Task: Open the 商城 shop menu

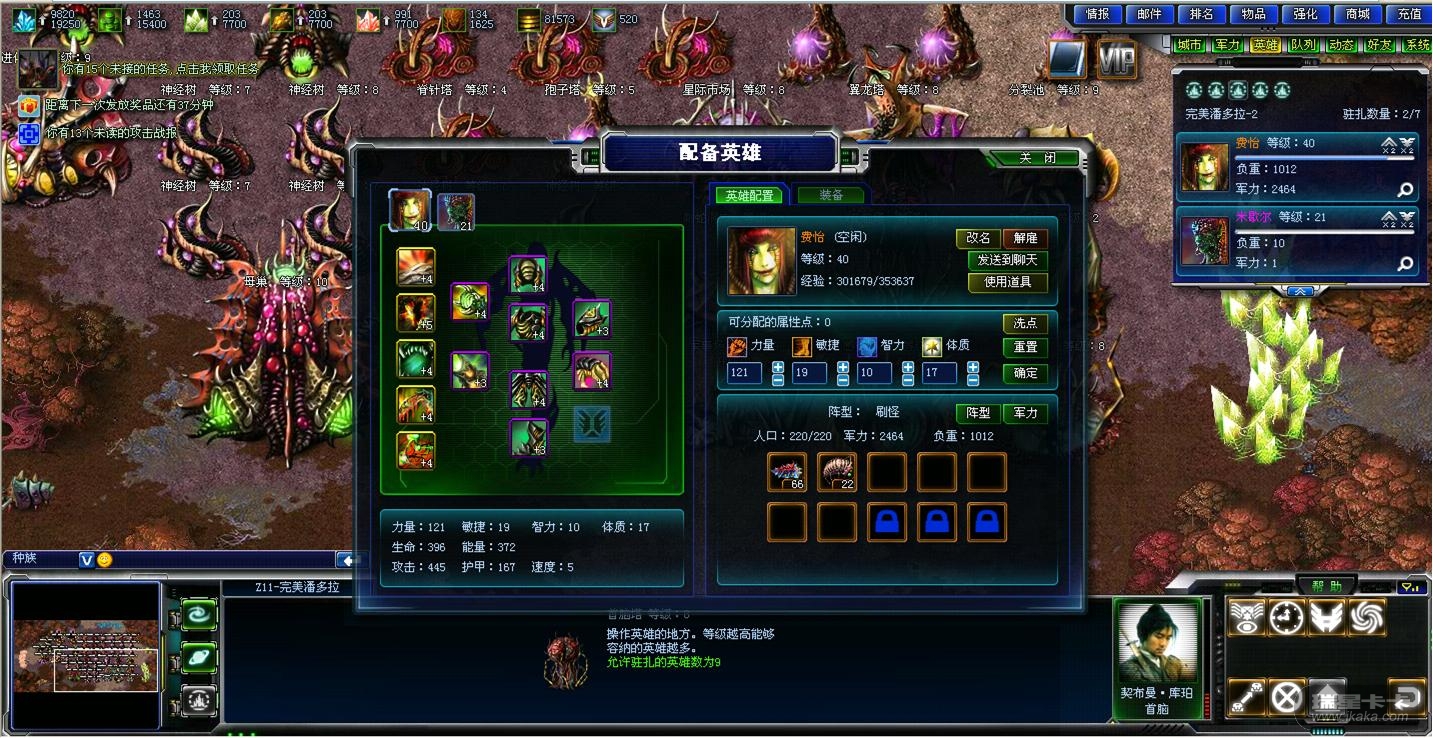Action: (1358, 14)
